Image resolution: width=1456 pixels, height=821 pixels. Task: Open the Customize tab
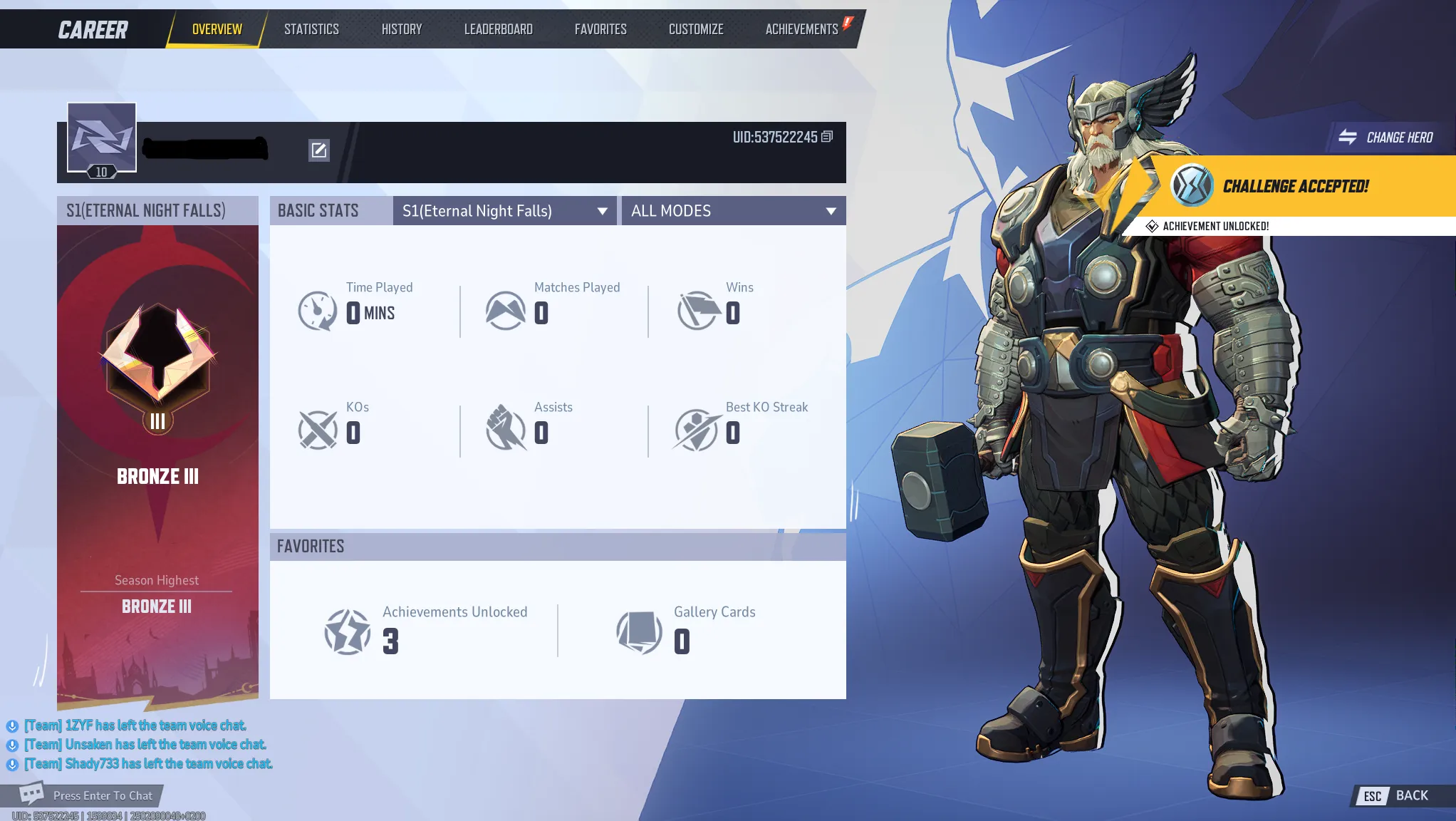pos(696,29)
